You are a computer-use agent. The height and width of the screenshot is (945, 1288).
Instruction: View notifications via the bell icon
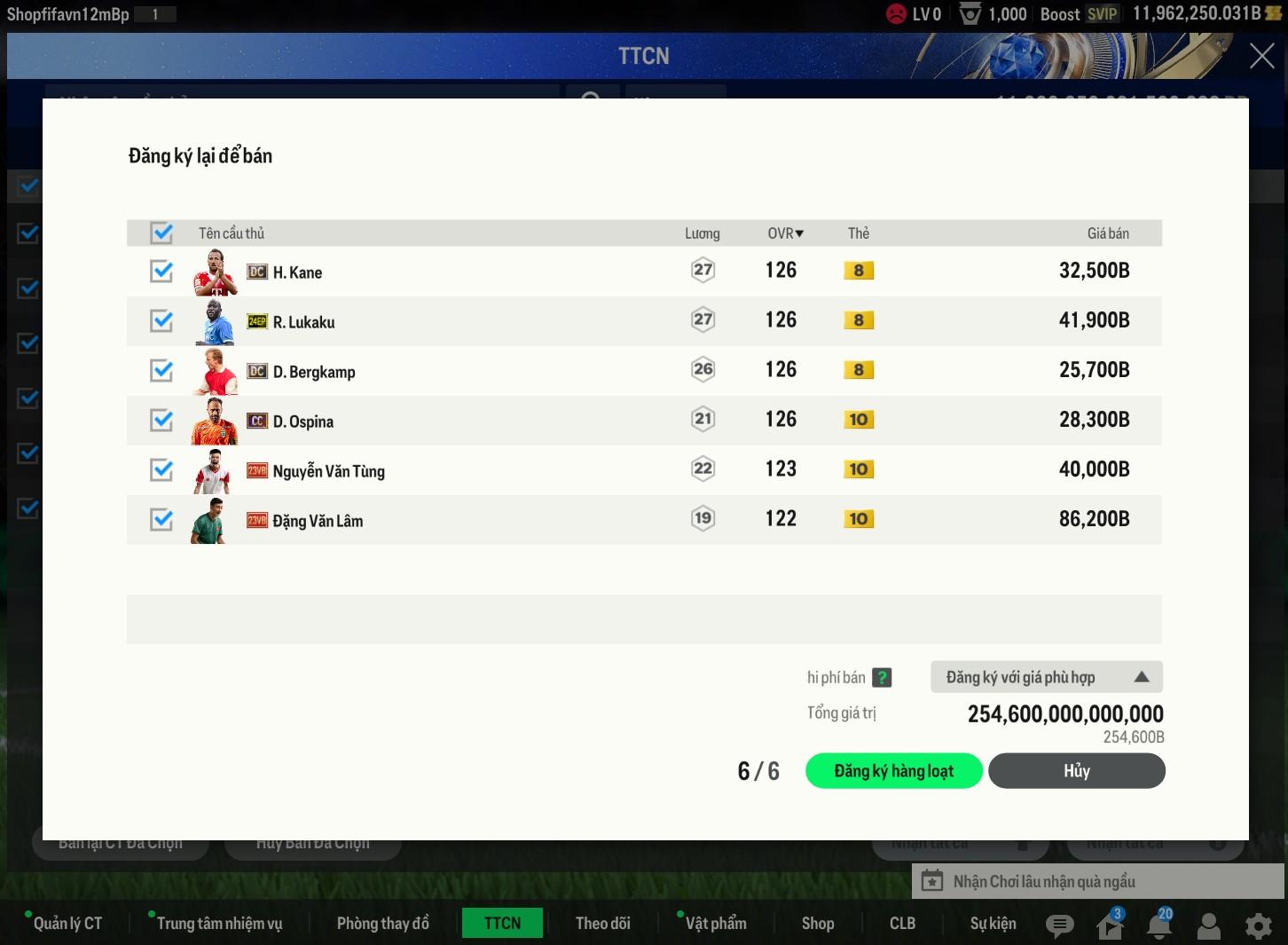coord(1158,925)
